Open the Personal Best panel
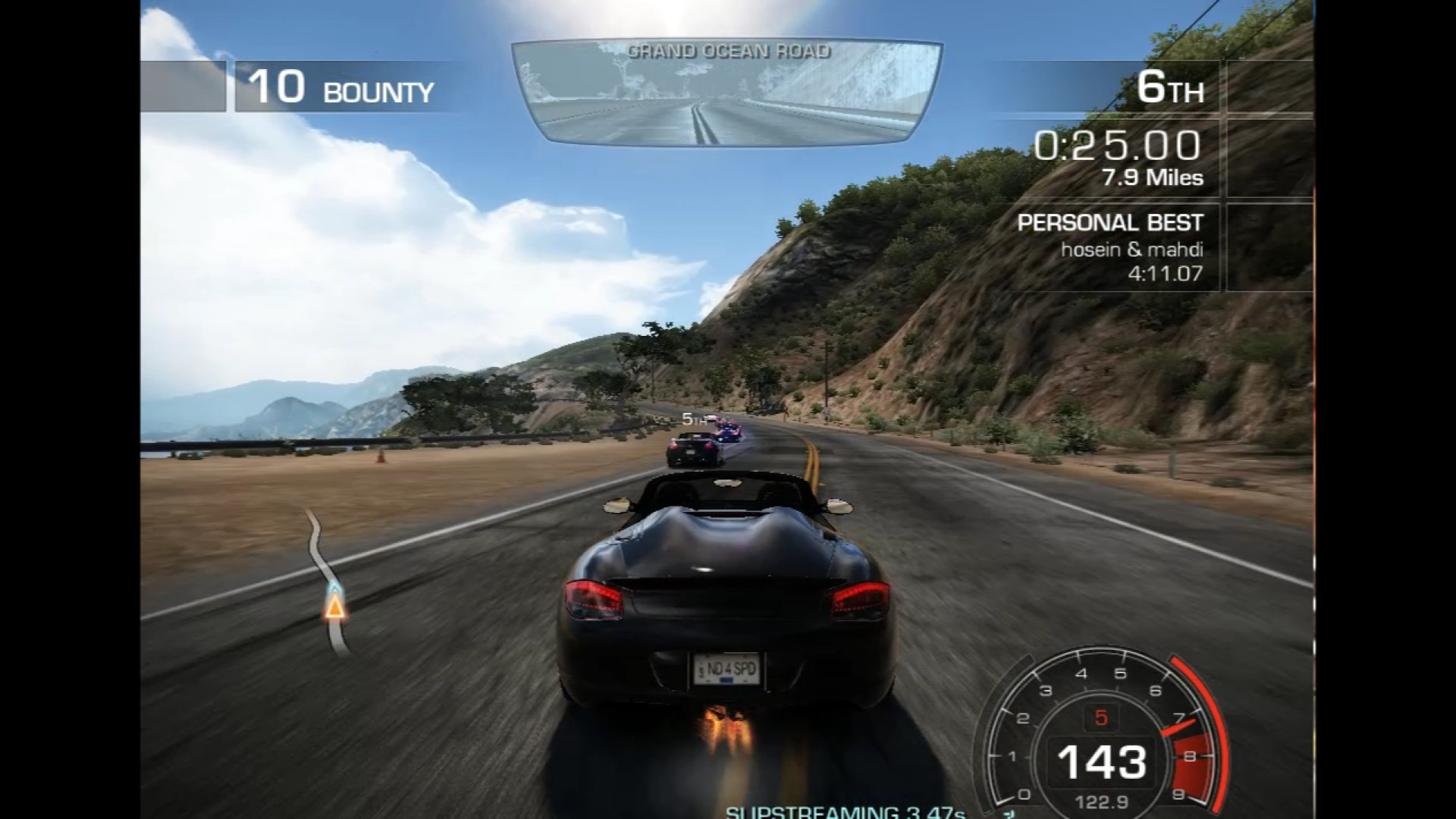This screenshot has height=819, width=1456. pyautogui.click(x=1109, y=247)
